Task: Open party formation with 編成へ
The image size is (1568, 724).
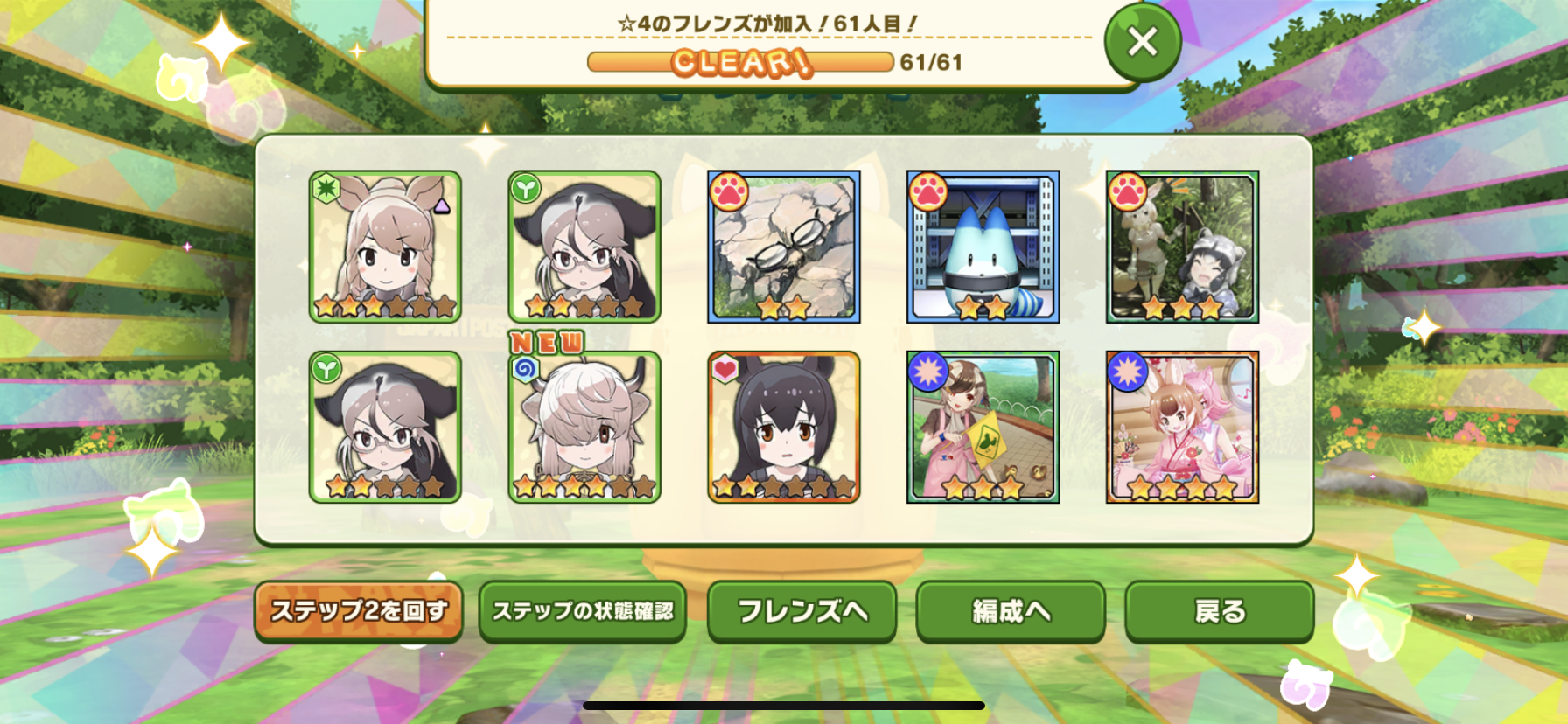Action: click(x=1011, y=611)
